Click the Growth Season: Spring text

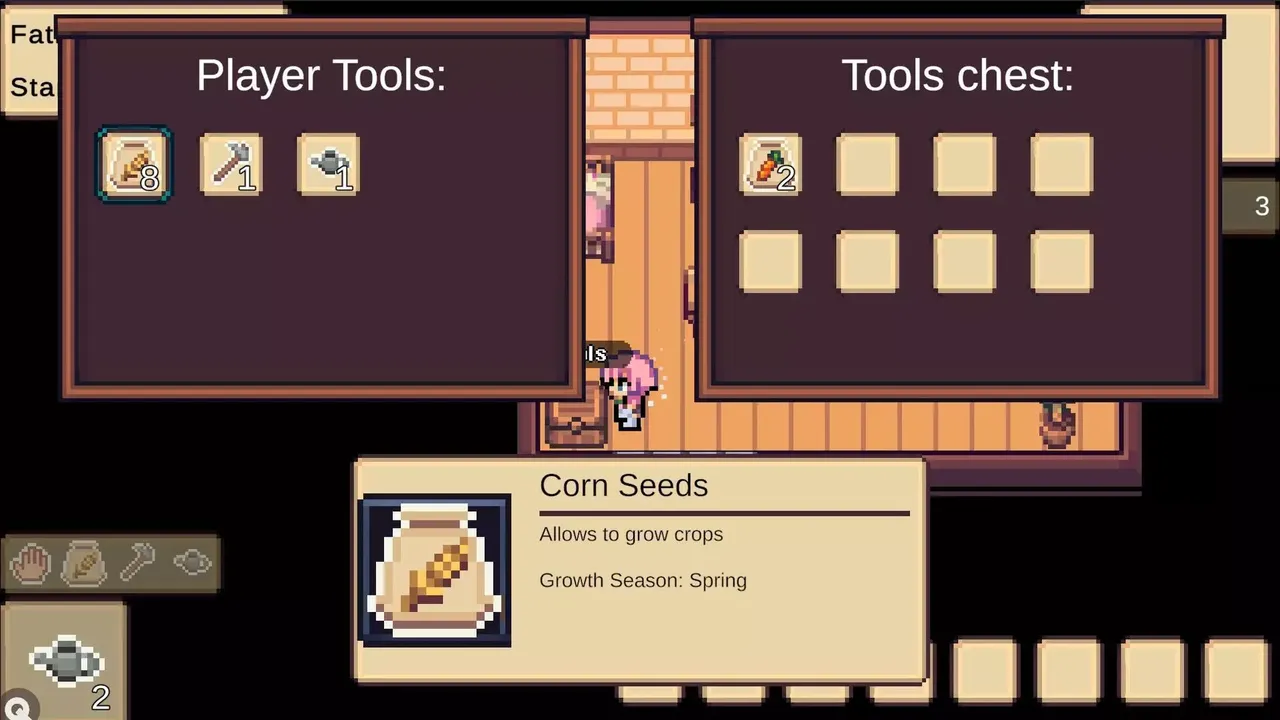643,580
